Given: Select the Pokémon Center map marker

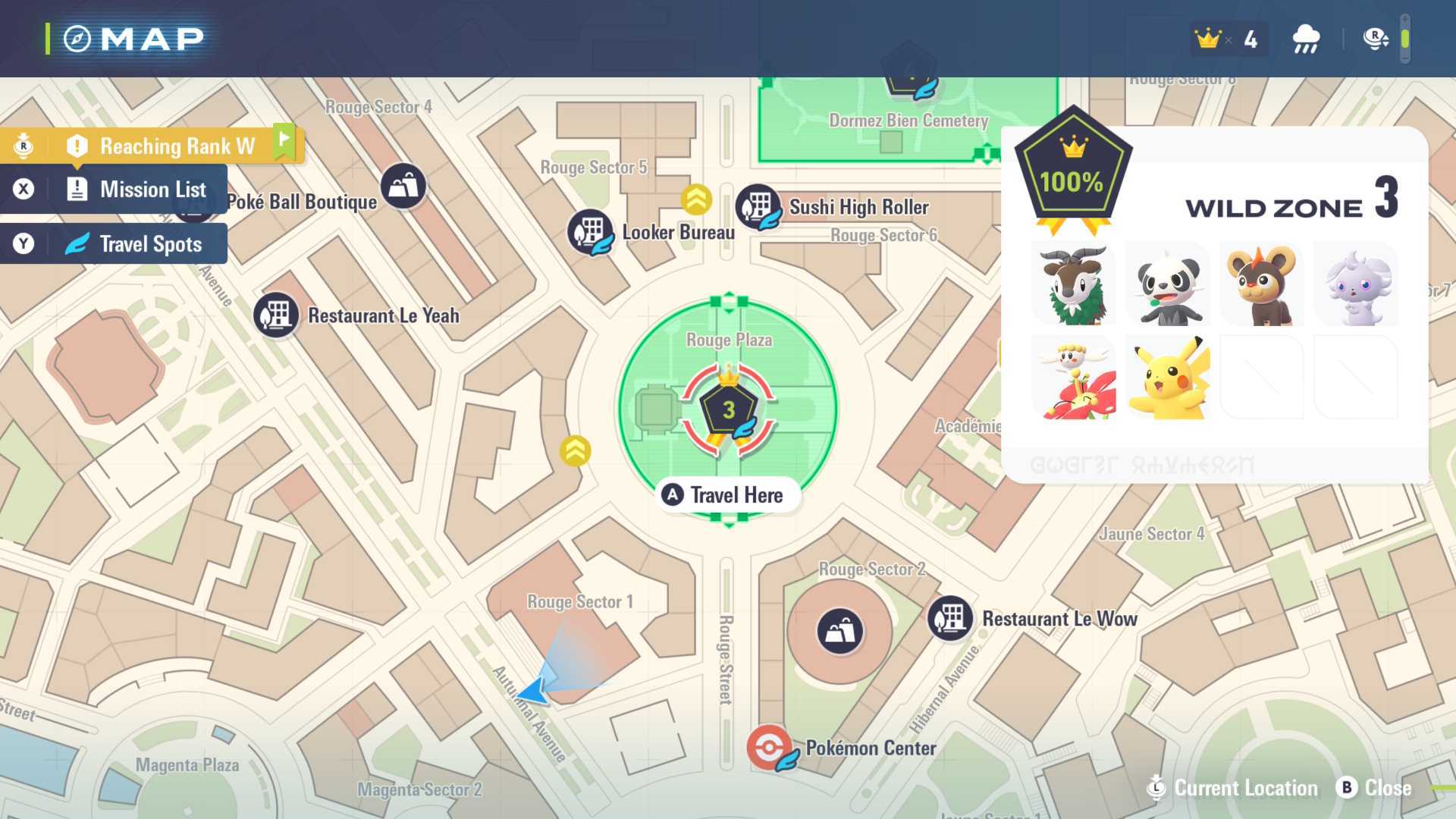Looking at the screenshot, I should (x=769, y=748).
